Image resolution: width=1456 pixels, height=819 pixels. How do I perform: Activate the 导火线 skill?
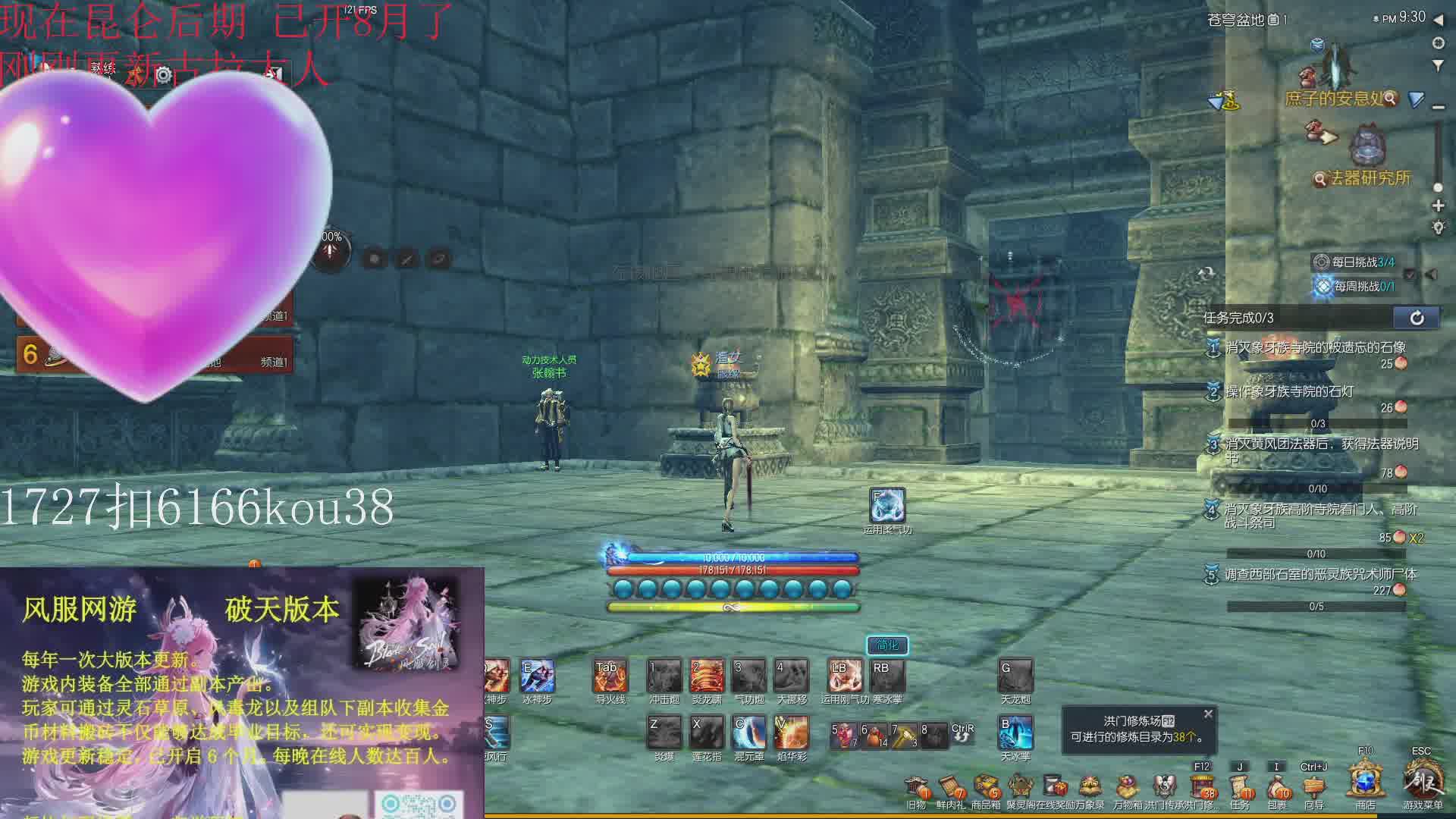click(610, 676)
